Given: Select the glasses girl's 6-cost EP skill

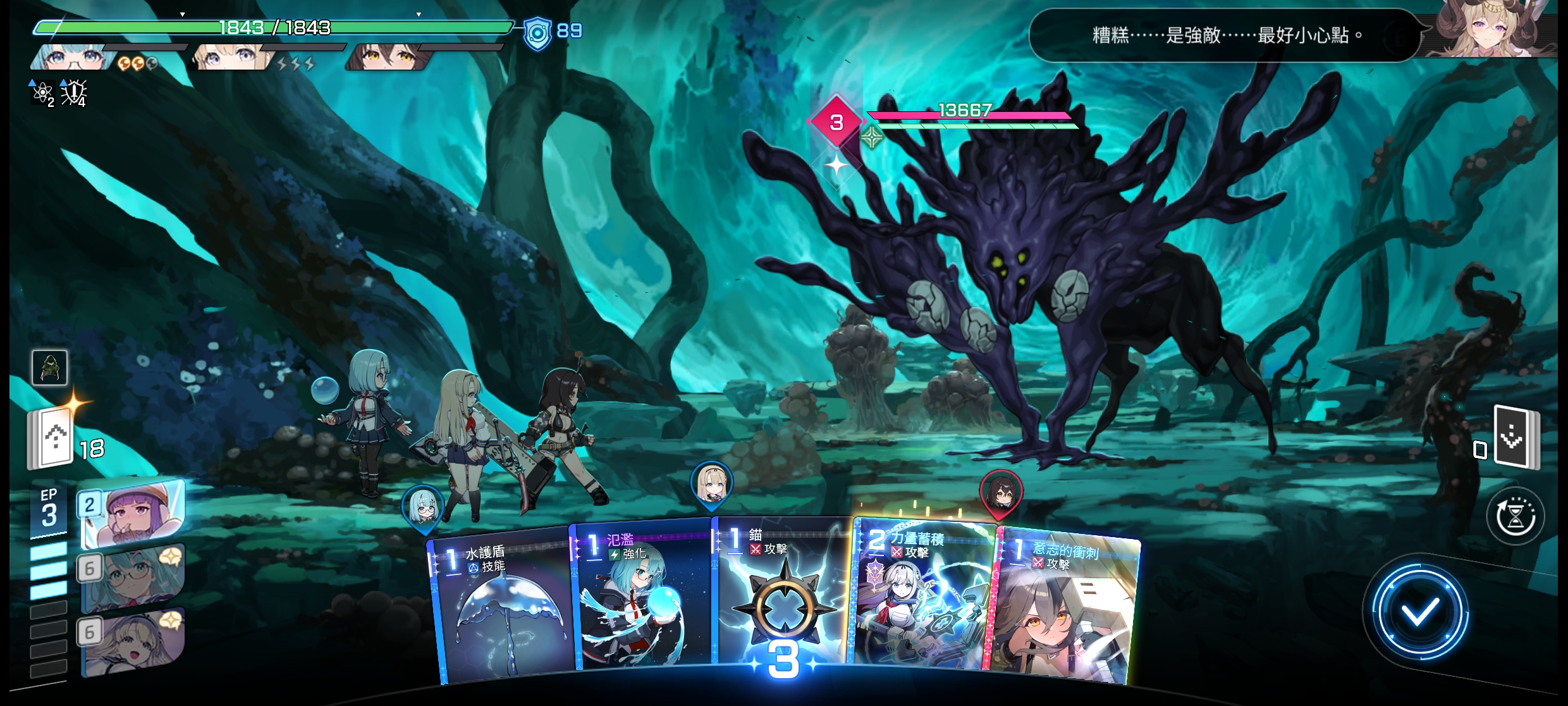Looking at the screenshot, I should pyautogui.click(x=133, y=577).
